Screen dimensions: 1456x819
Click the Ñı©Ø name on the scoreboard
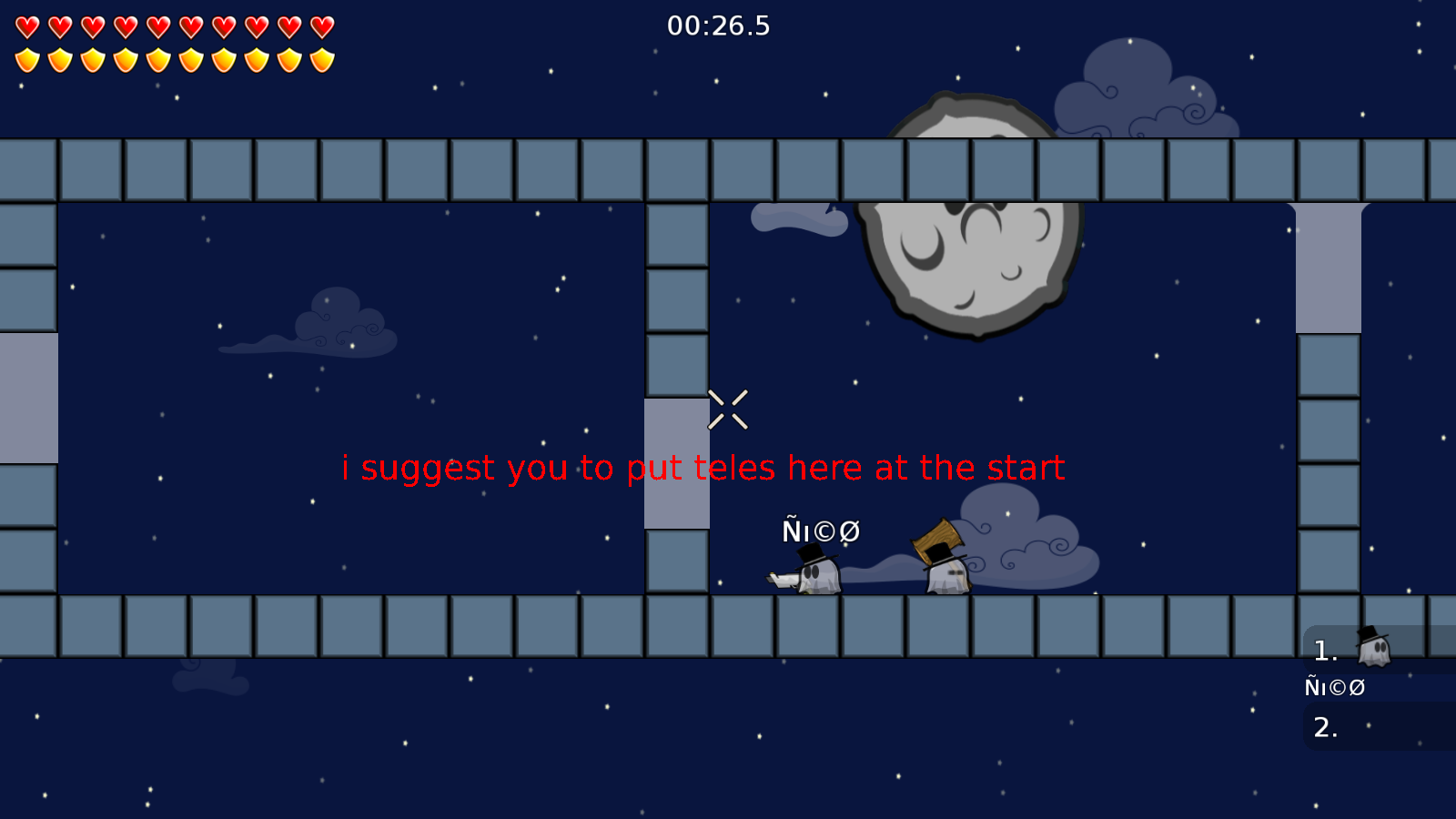pyautogui.click(x=1335, y=688)
